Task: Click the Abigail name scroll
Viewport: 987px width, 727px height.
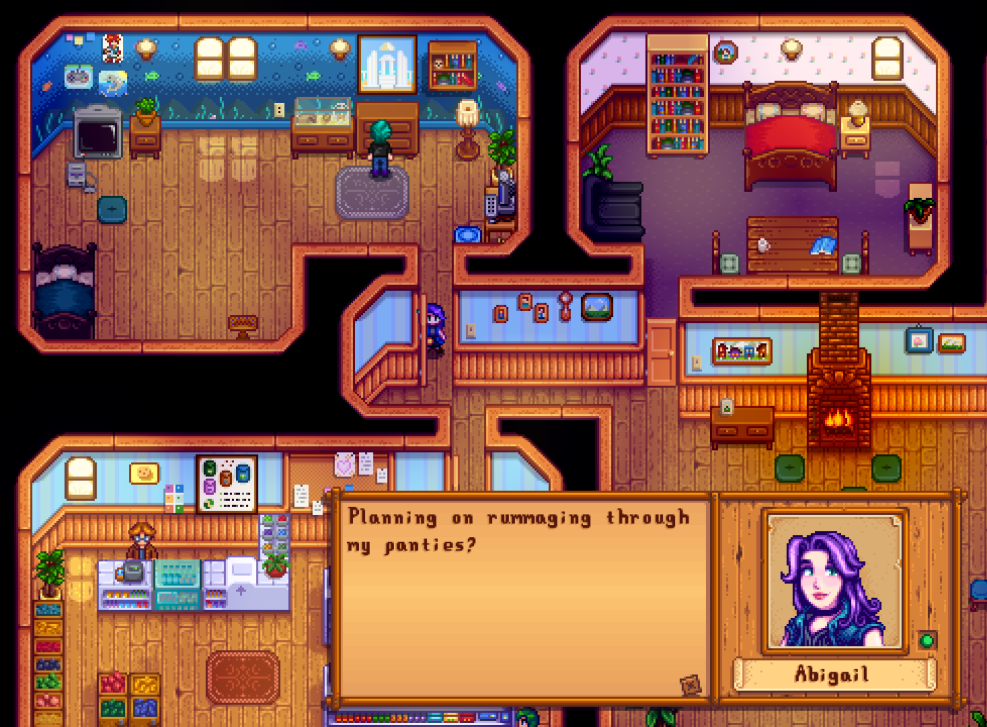Action: click(832, 674)
